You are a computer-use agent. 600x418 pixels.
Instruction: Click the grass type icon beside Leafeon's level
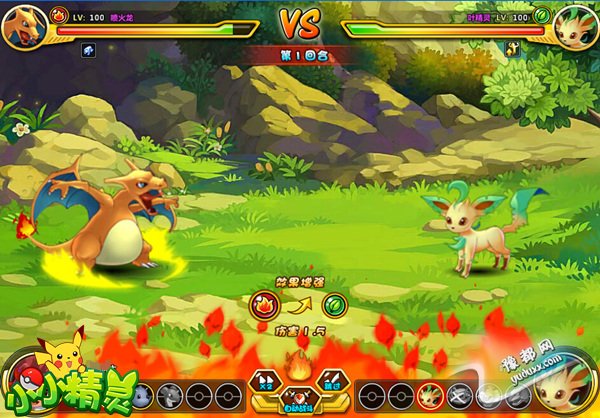[541, 16]
